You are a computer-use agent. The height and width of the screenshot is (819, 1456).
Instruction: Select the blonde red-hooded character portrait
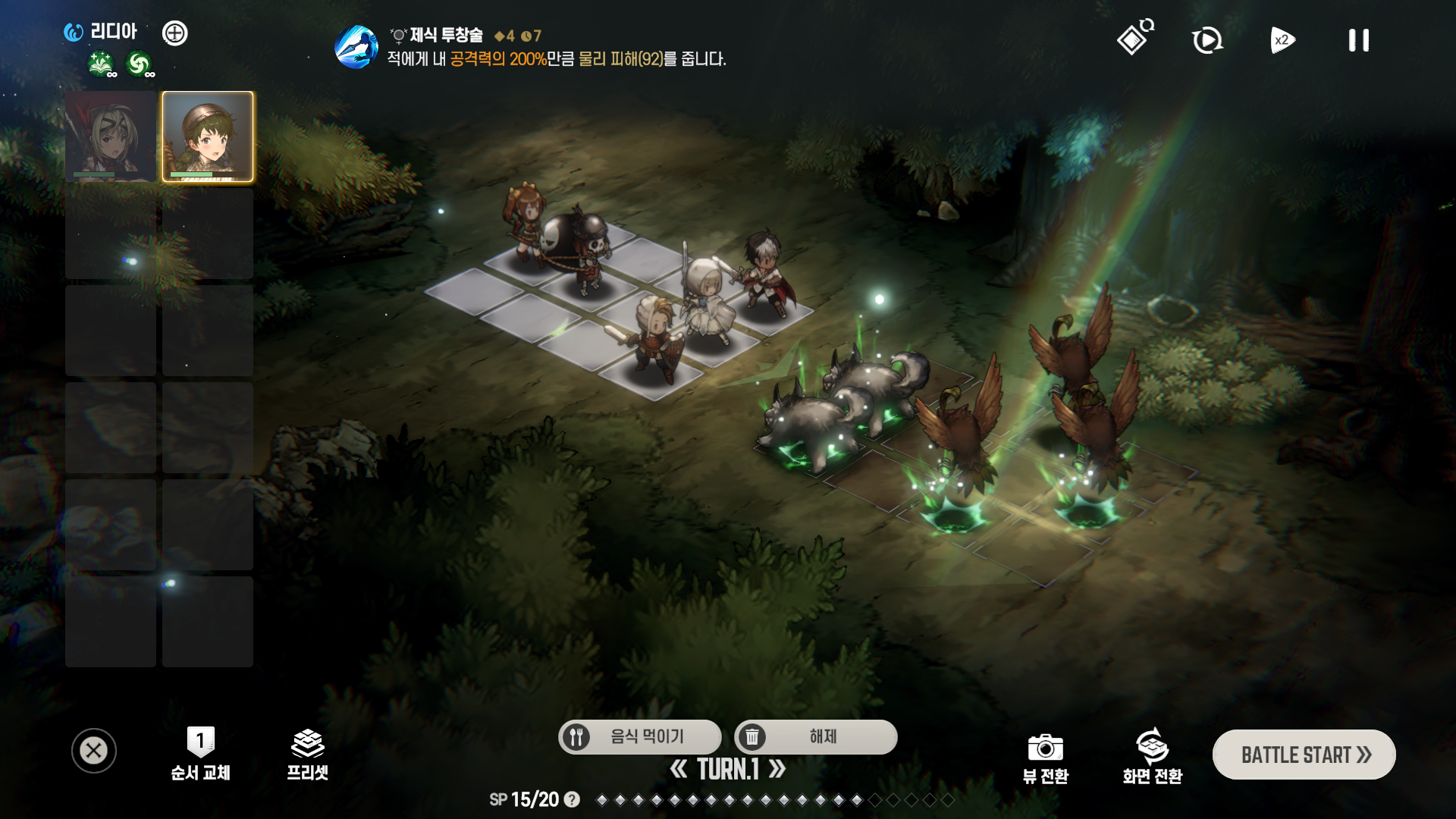point(111,136)
